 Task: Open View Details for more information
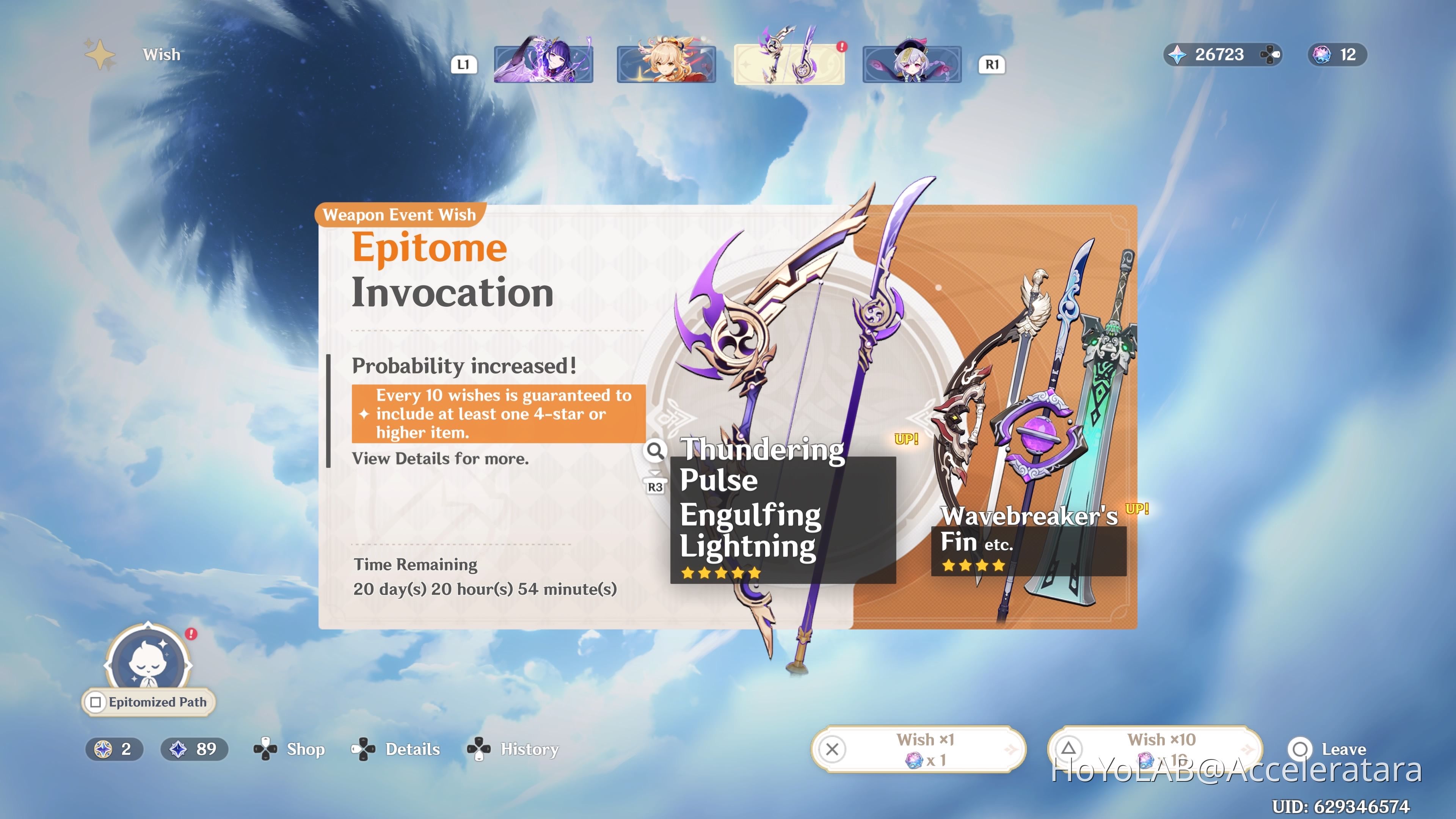click(440, 458)
